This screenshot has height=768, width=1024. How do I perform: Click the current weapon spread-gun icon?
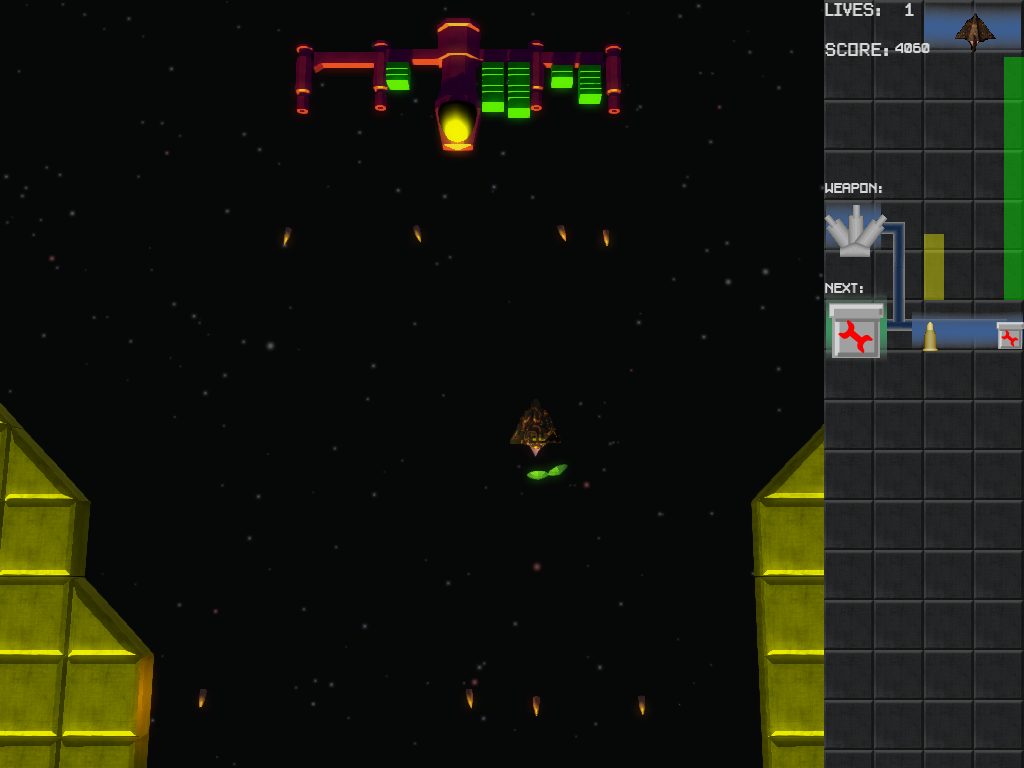click(854, 231)
